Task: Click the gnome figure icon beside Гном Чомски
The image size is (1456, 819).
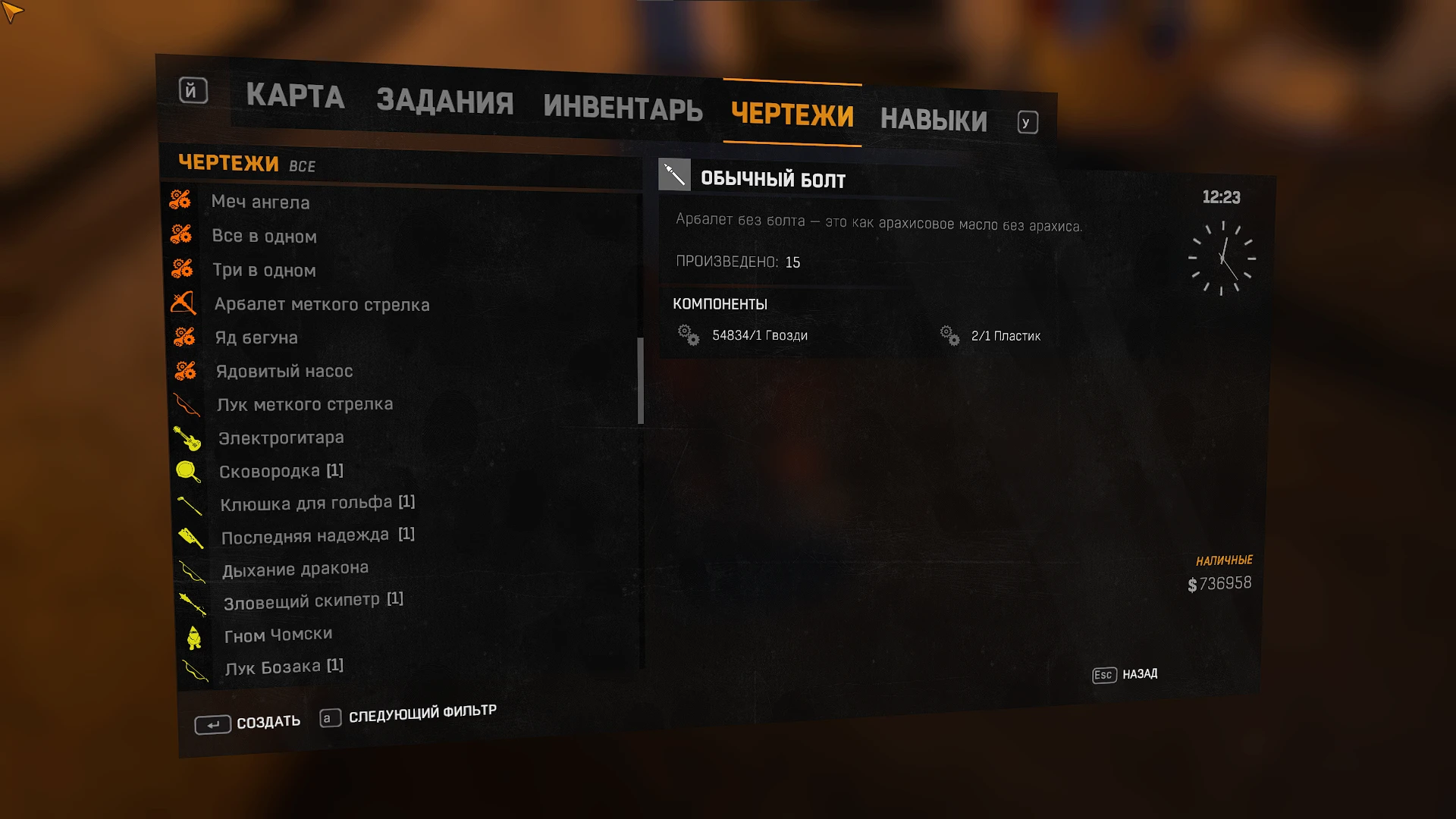Action: (x=194, y=637)
